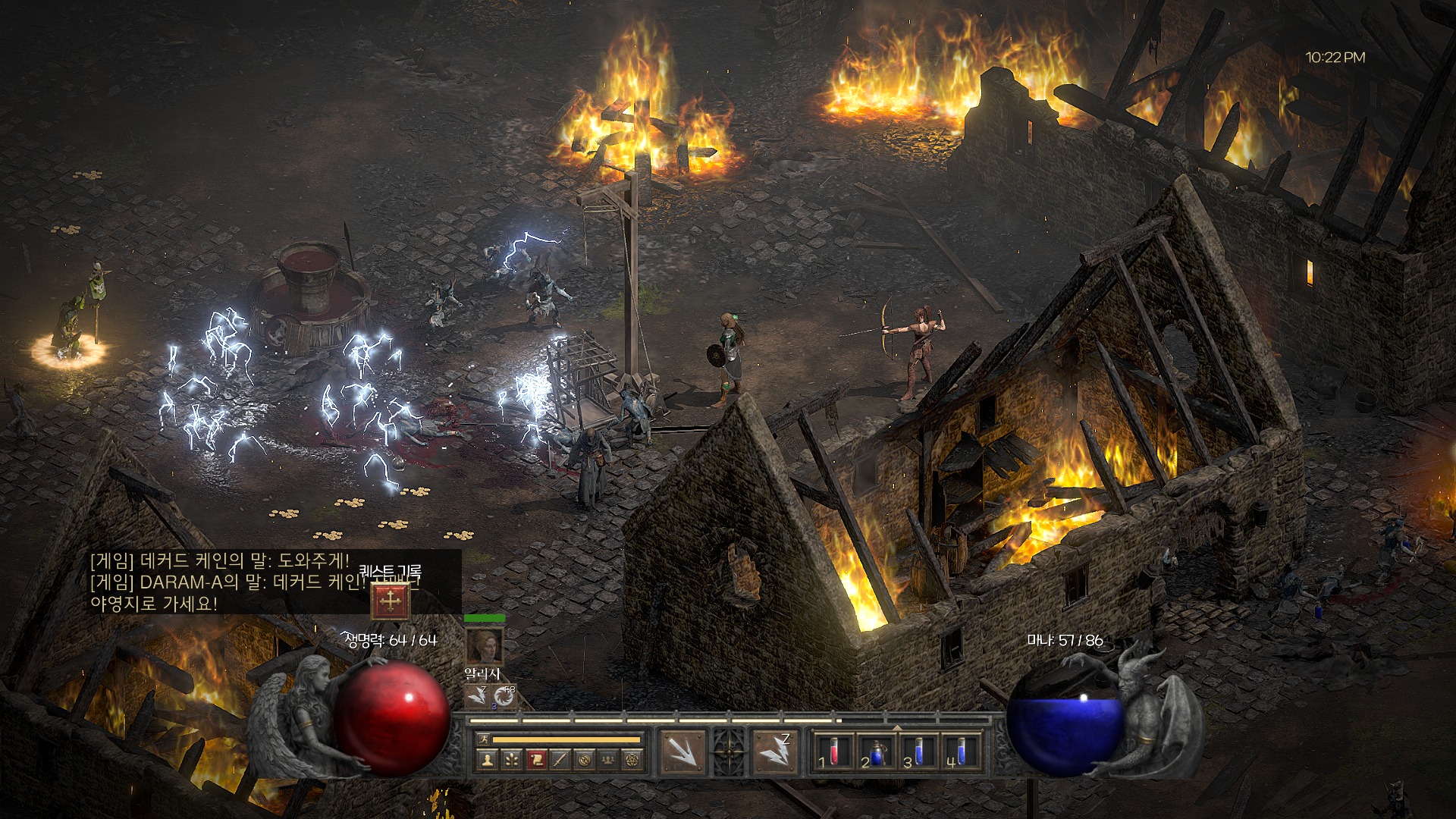The width and height of the screenshot is (1456, 819).
Task: Open the skill tree branch icon
Action: coord(512,759)
